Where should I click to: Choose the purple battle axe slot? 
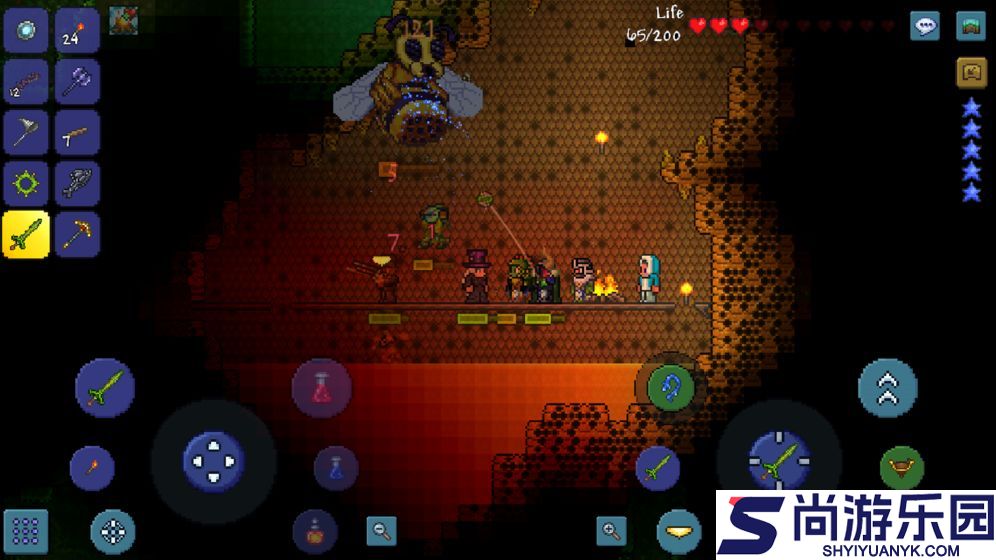pyautogui.click(x=77, y=81)
